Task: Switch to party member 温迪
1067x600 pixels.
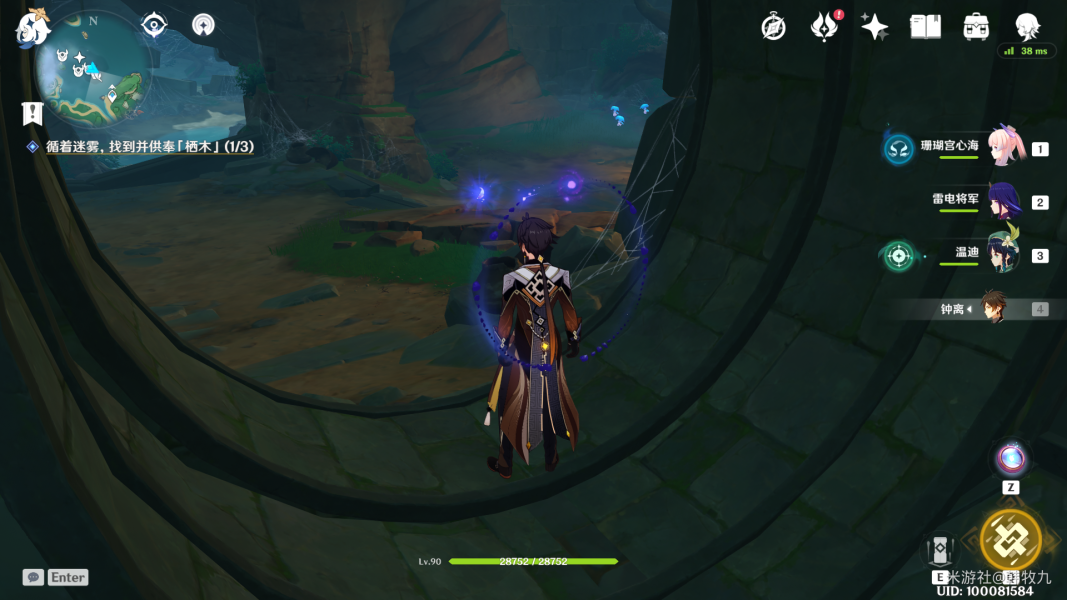Action: tap(1003, 254)
